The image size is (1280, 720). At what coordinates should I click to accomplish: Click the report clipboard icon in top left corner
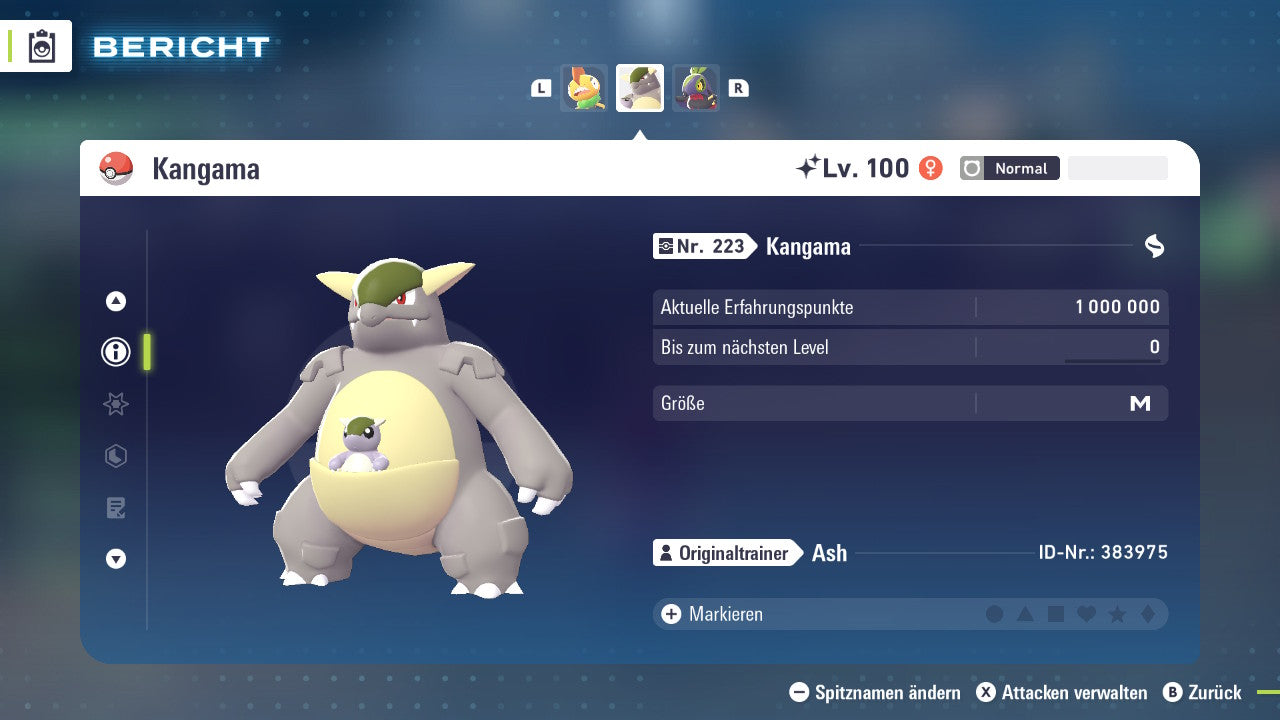(x=40, y=45)
